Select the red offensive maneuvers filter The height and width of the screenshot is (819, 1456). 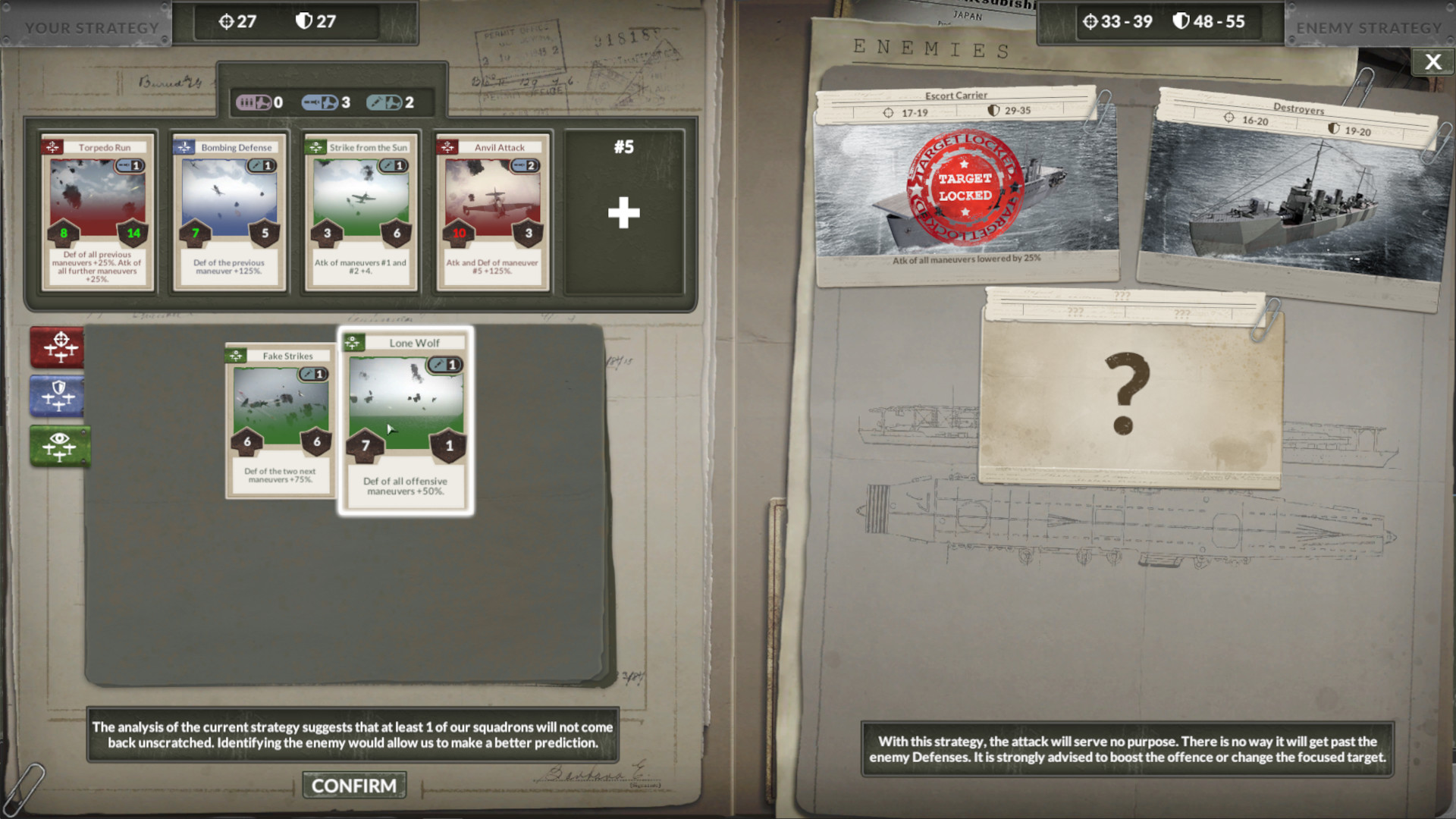pyautogui.click(x=58, y=348)
